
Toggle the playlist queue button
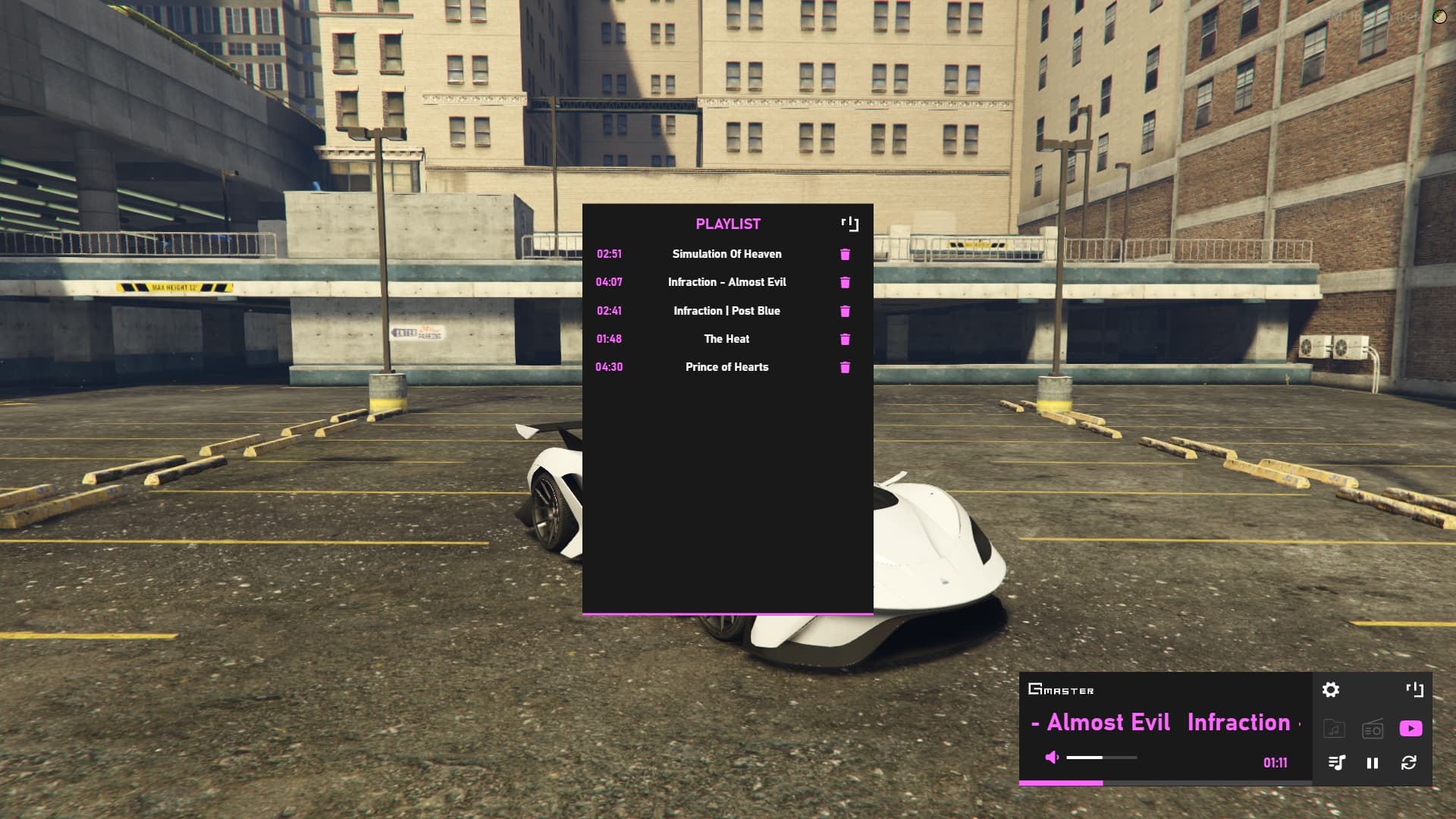click(x=1336, y=763)
